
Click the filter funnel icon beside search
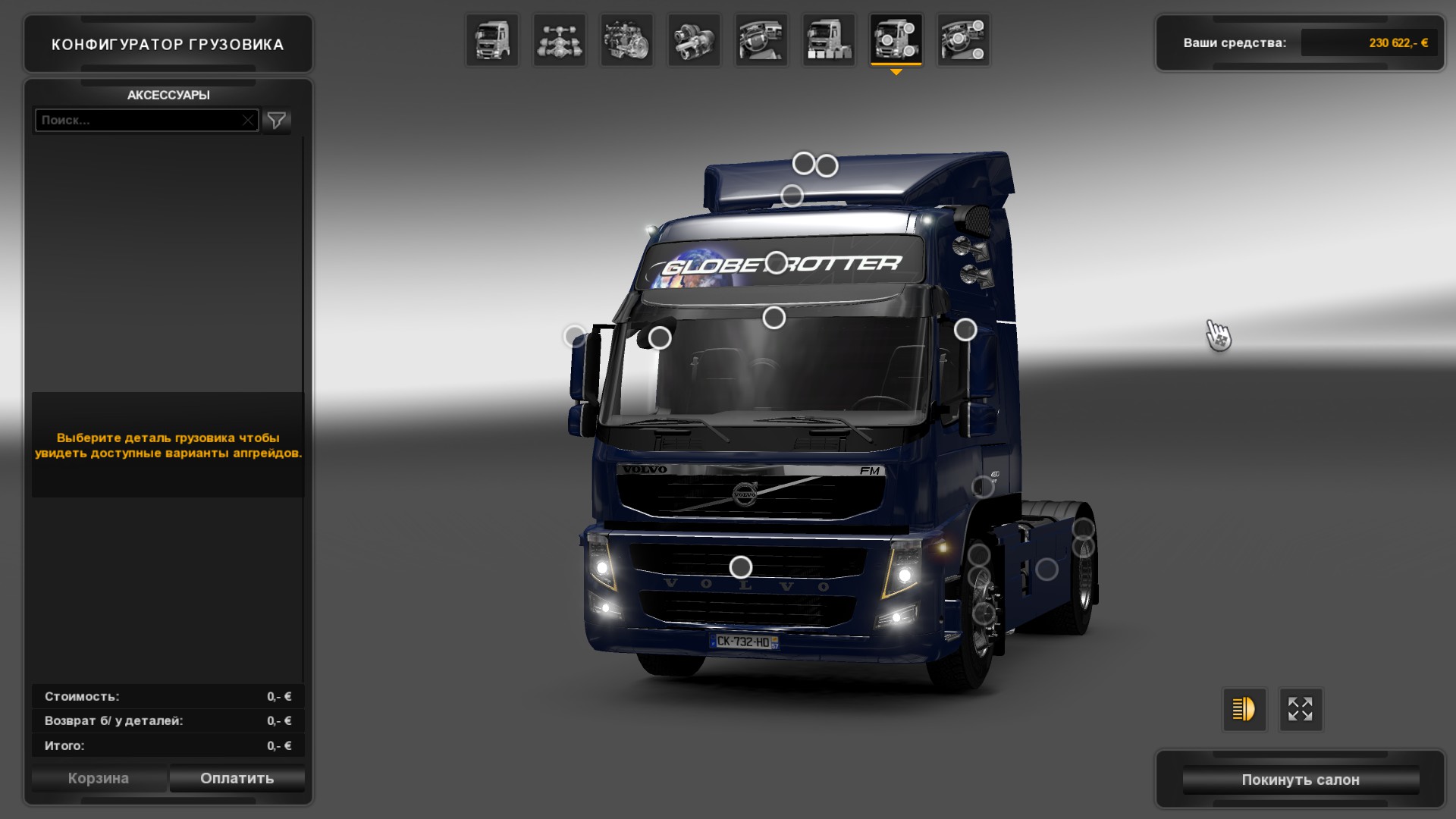point(277,120)
